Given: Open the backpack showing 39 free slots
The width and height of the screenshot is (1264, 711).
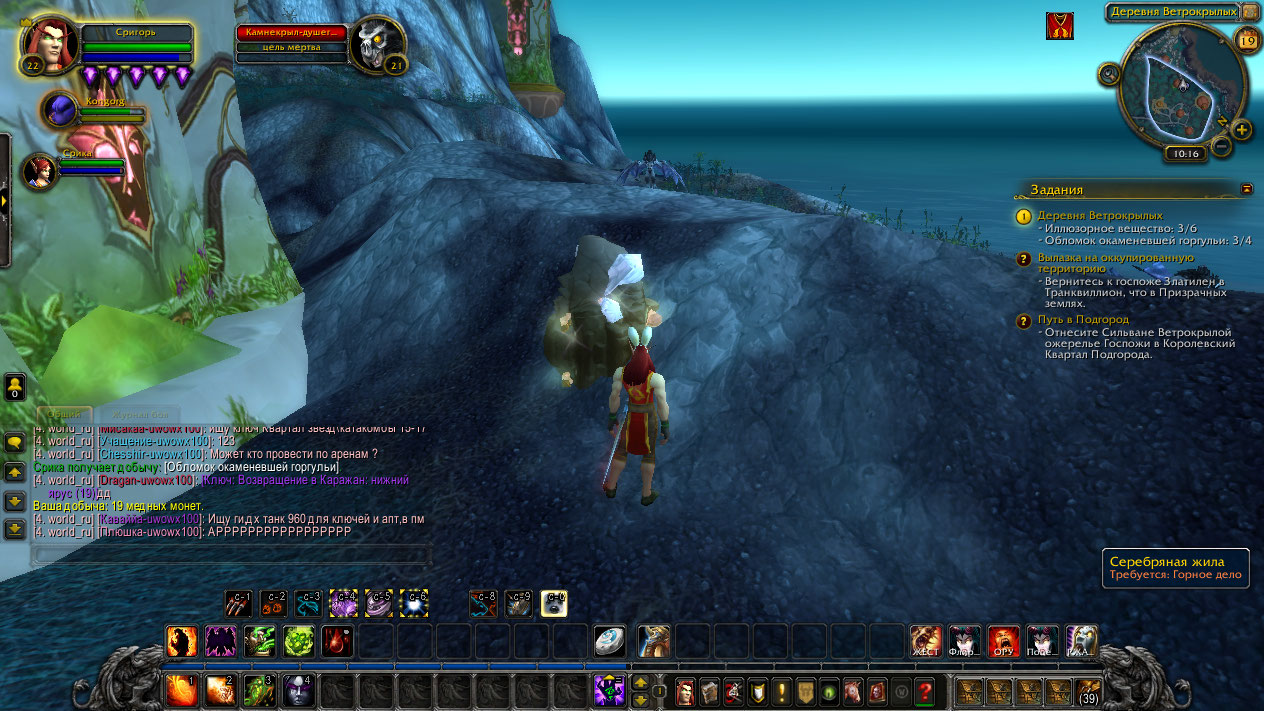Looking at the screenshot, I should (x=1087, y=690).
